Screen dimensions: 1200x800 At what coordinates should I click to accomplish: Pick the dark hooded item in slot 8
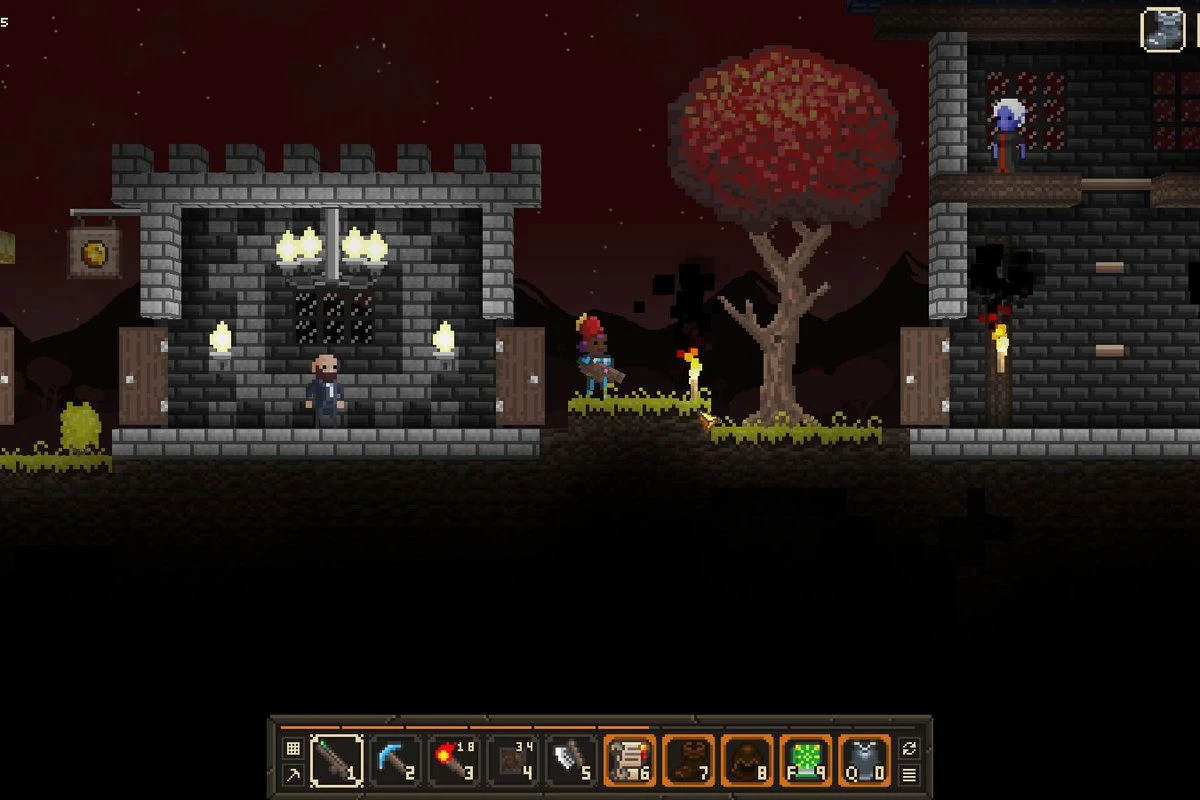(x=747, y=761)
